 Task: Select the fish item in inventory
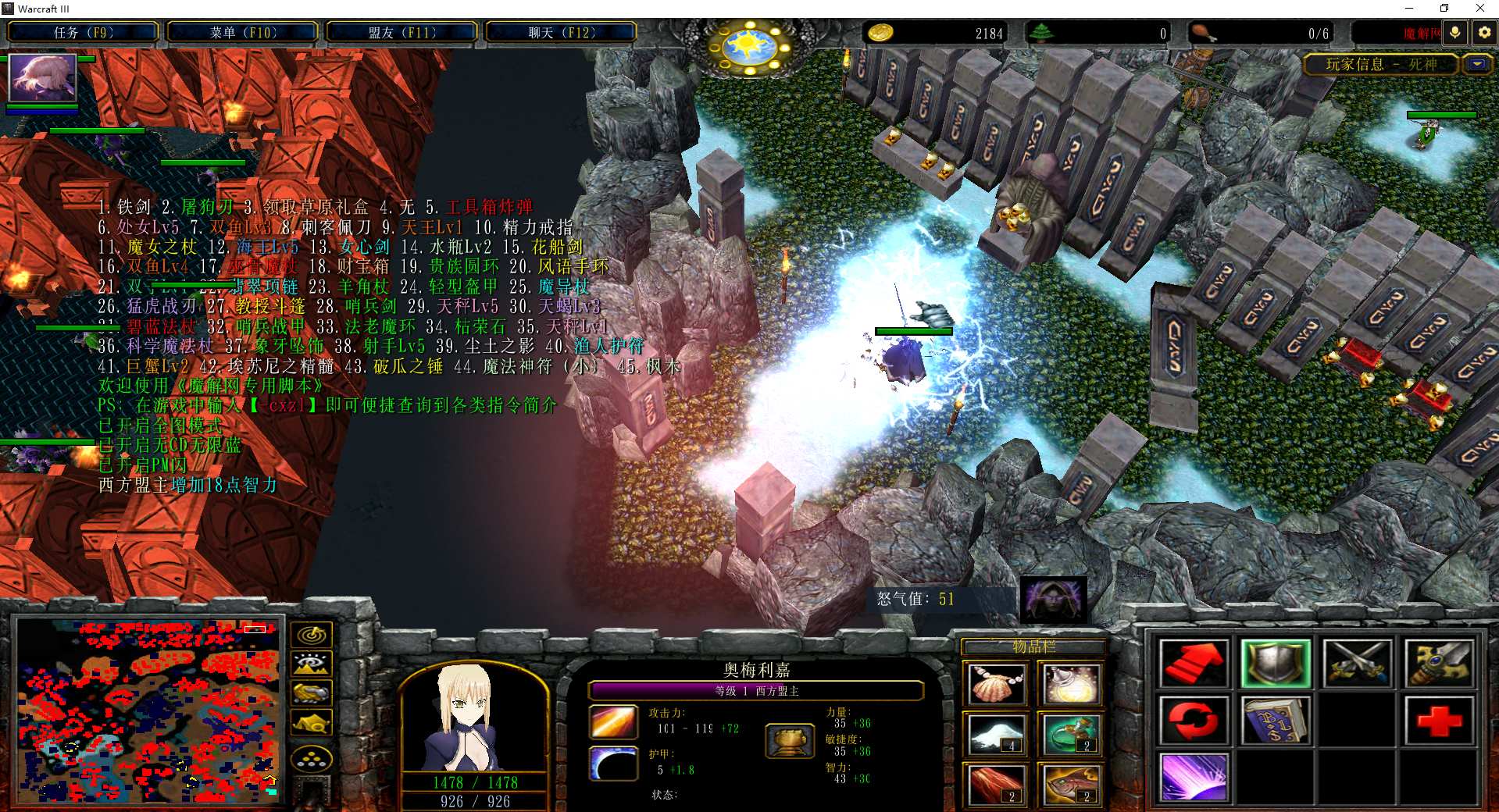point(1071,785)
